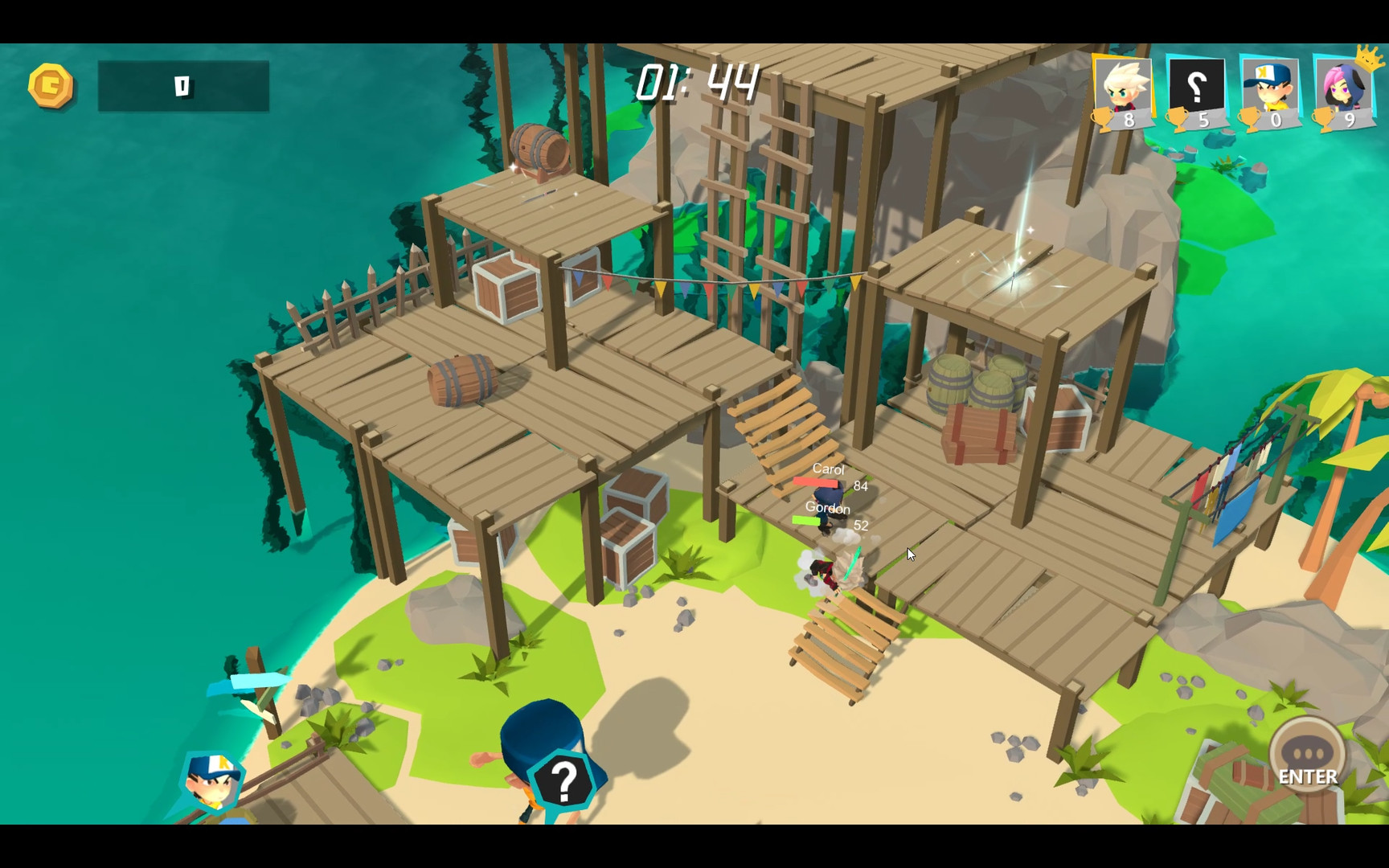Click Carol's red health bar
1389x868 pixels.
click(816, 482)
